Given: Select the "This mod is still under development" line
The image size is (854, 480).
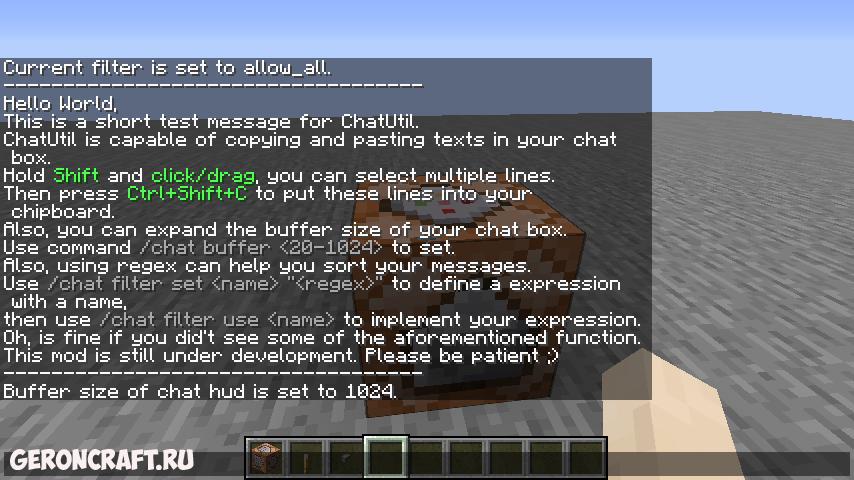Looking at the screenshot, I should (281, 356).
